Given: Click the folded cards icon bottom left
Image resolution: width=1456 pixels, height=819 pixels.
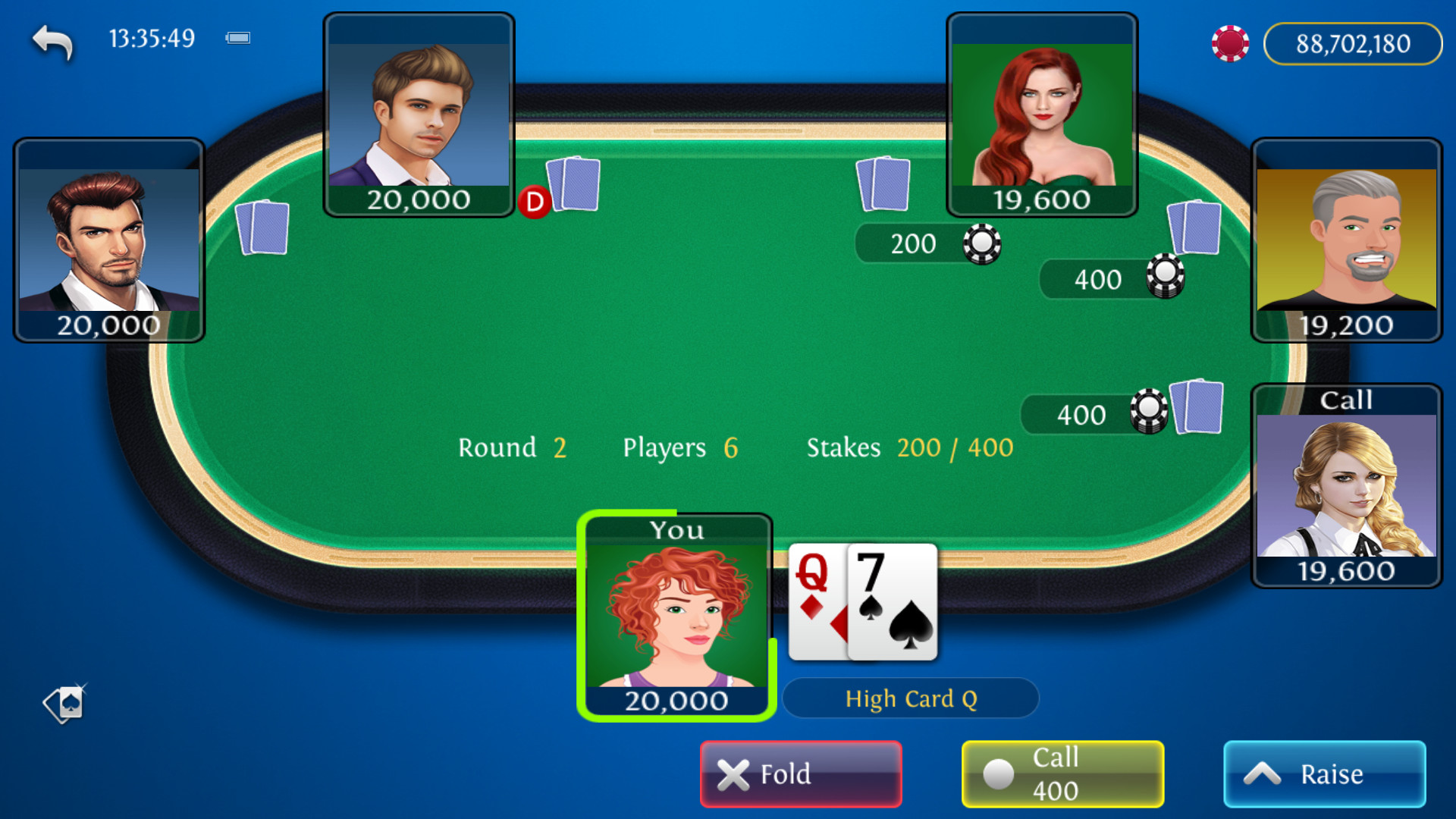Looking at the screenshot, I should click(64, 704).
